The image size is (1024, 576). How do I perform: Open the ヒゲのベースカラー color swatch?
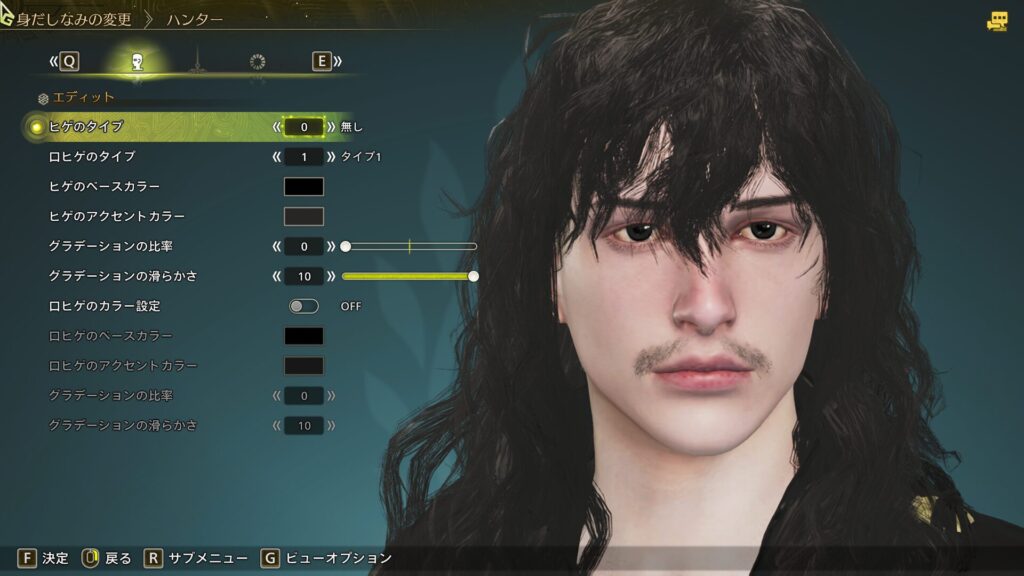point(304,187)
